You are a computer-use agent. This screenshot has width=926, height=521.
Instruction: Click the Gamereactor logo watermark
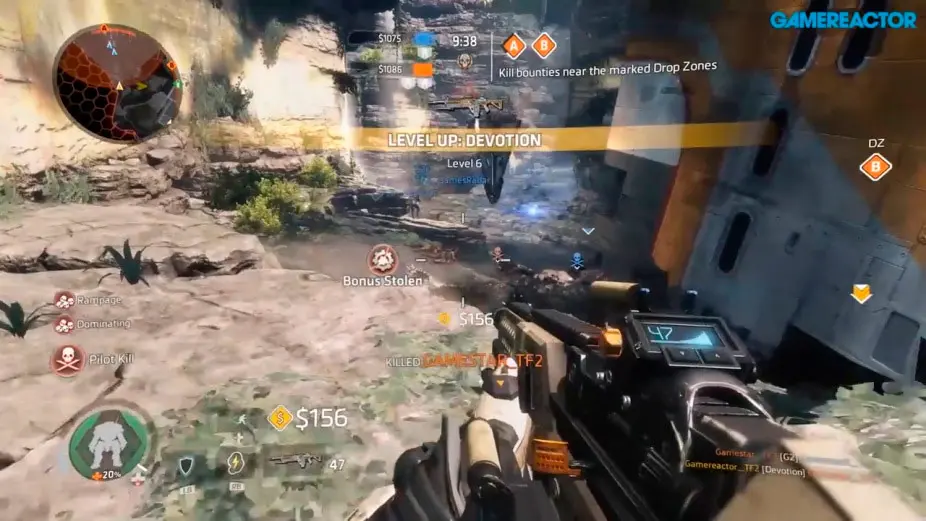(x=842, y=19)
